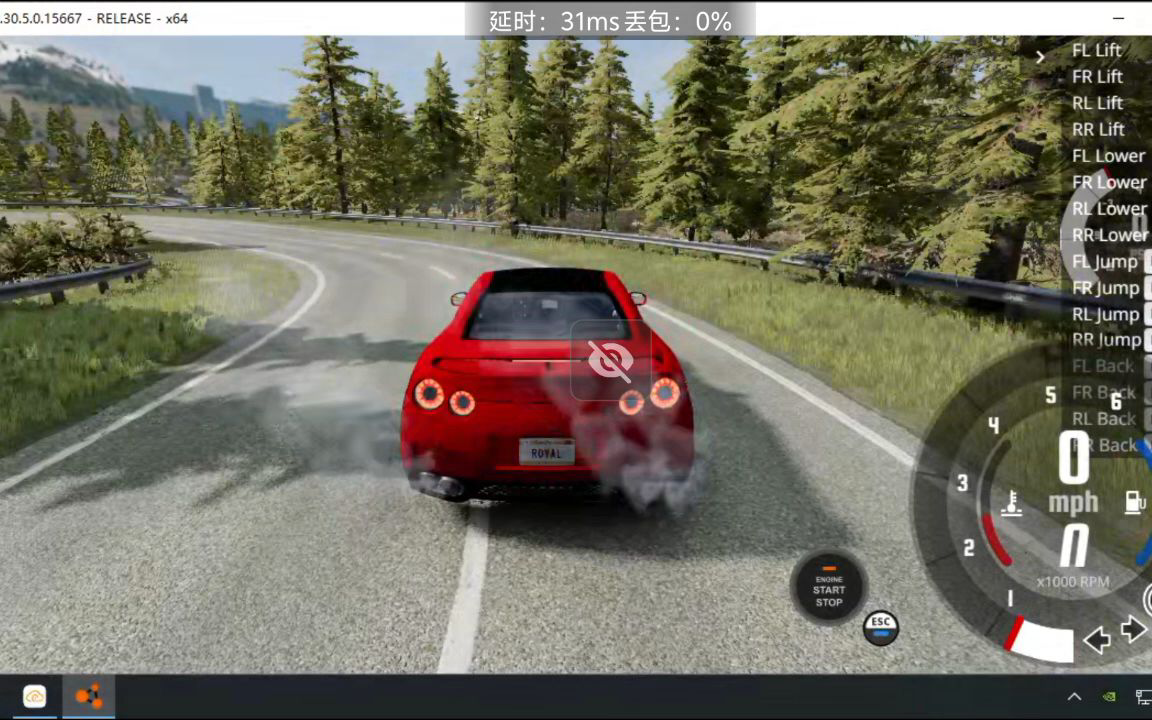
Task: Toggle the Engine Start Stop button
Action: (828, 589)
